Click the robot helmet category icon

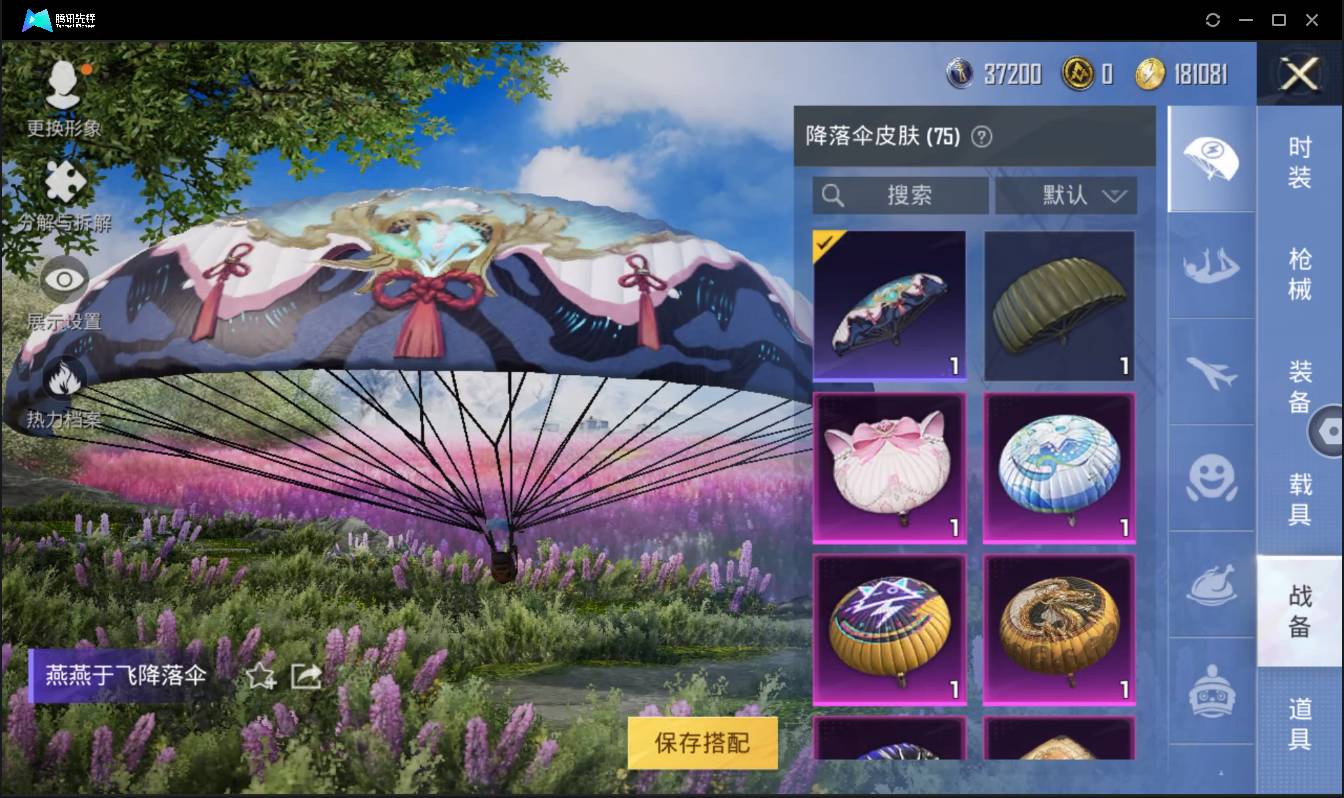tap(1211, 690)
